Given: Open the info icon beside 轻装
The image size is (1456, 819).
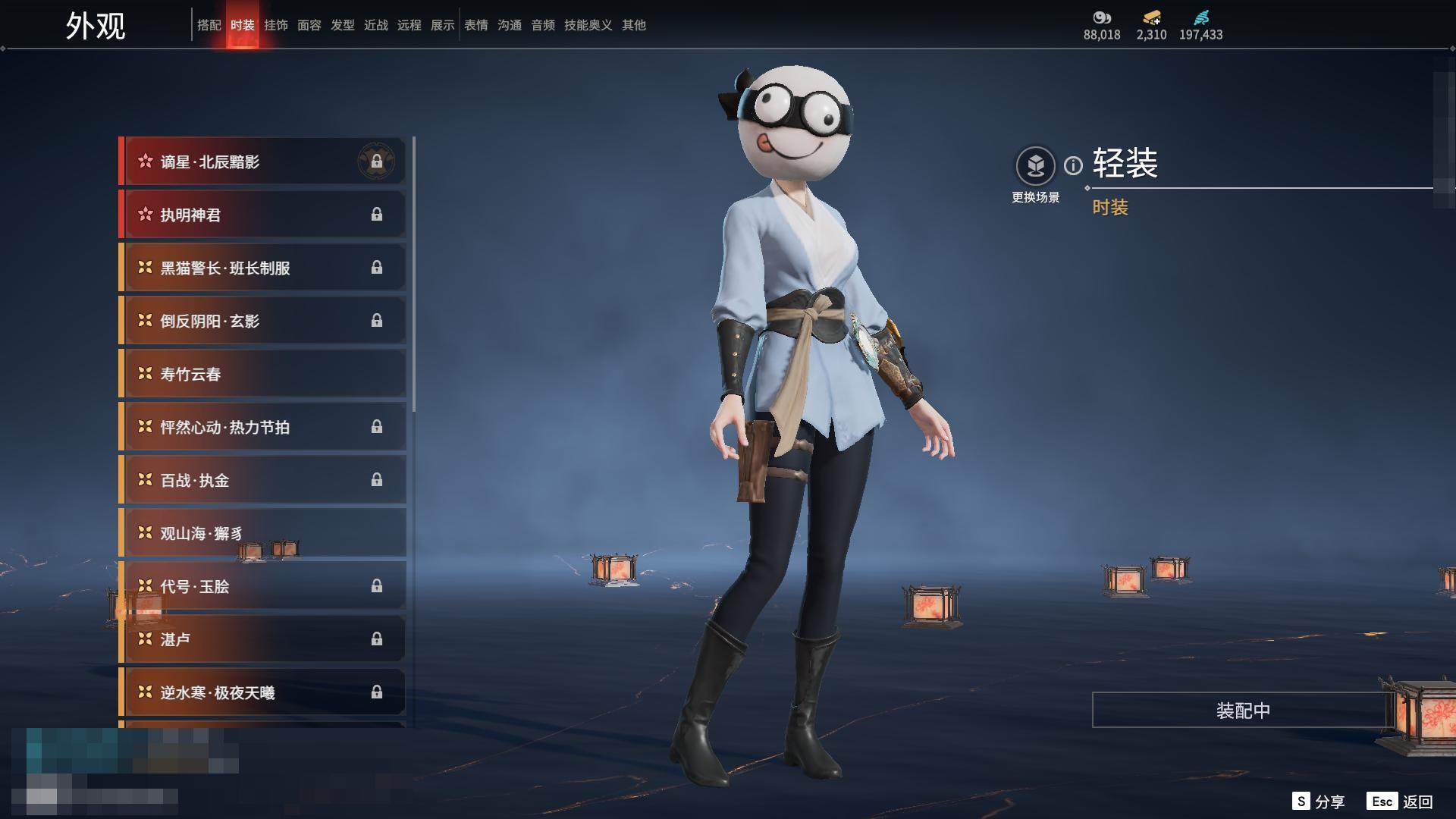Looking at the screenshot, I should pos(1073,165).
